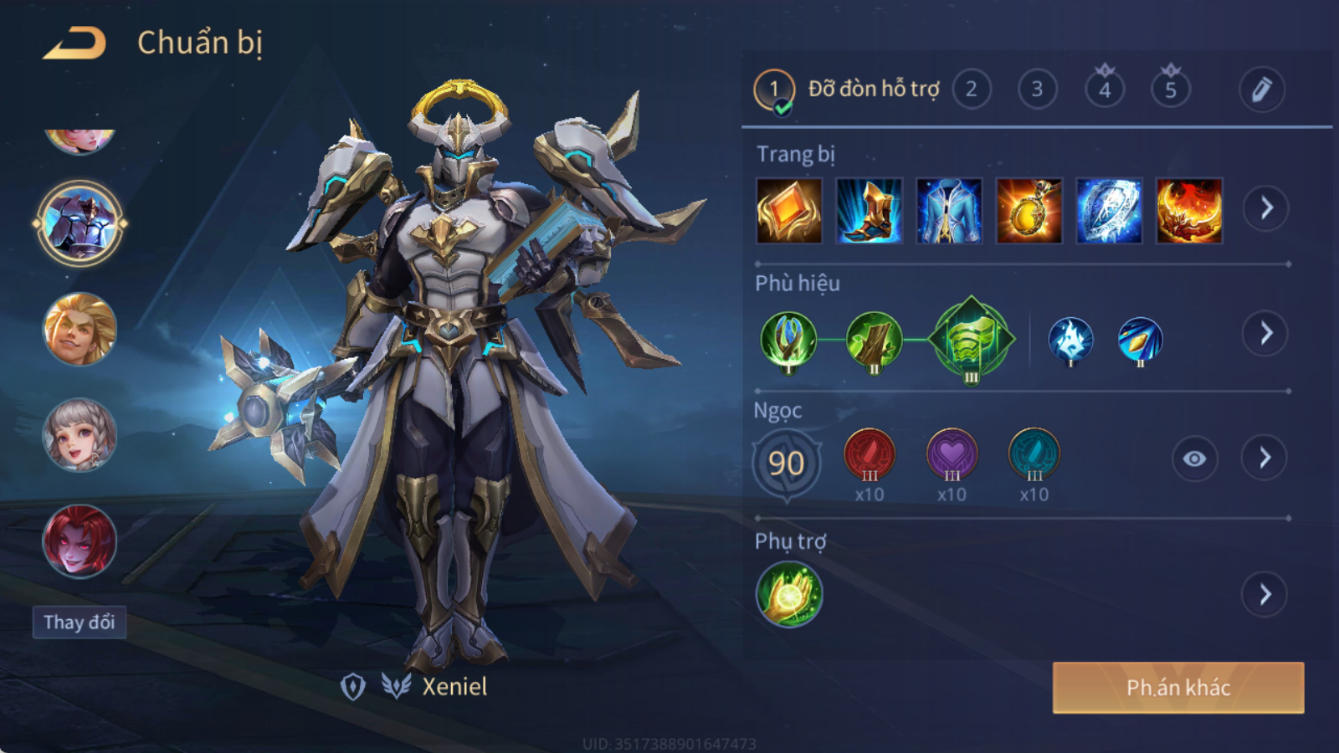Expand the Trang bị equipment row arrow
This screenshot has height=753, width=1339.
(x=1265, y=209)
